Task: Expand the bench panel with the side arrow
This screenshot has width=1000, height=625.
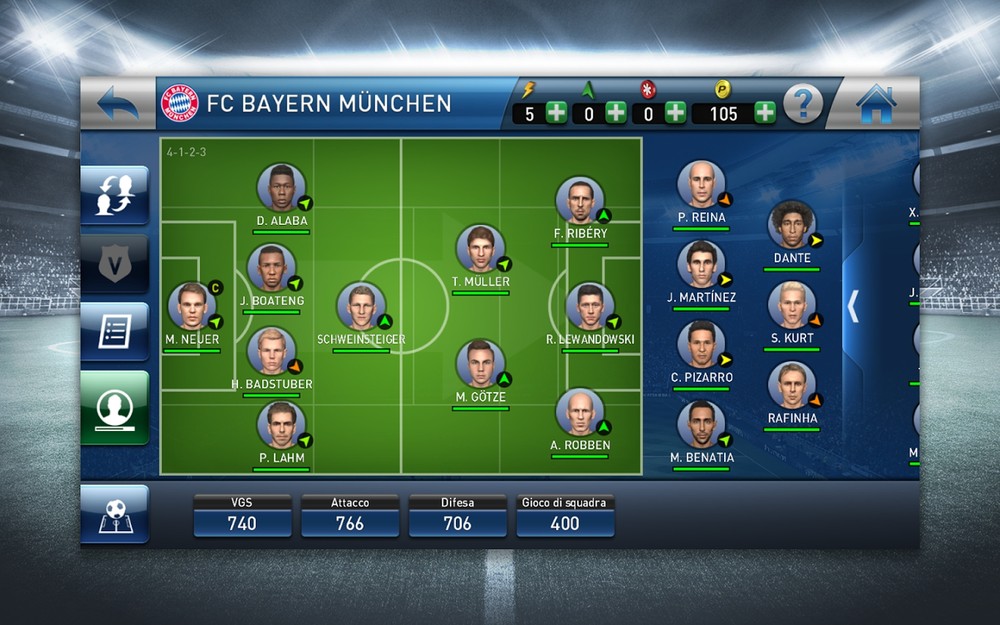Action: click(853, 306)
